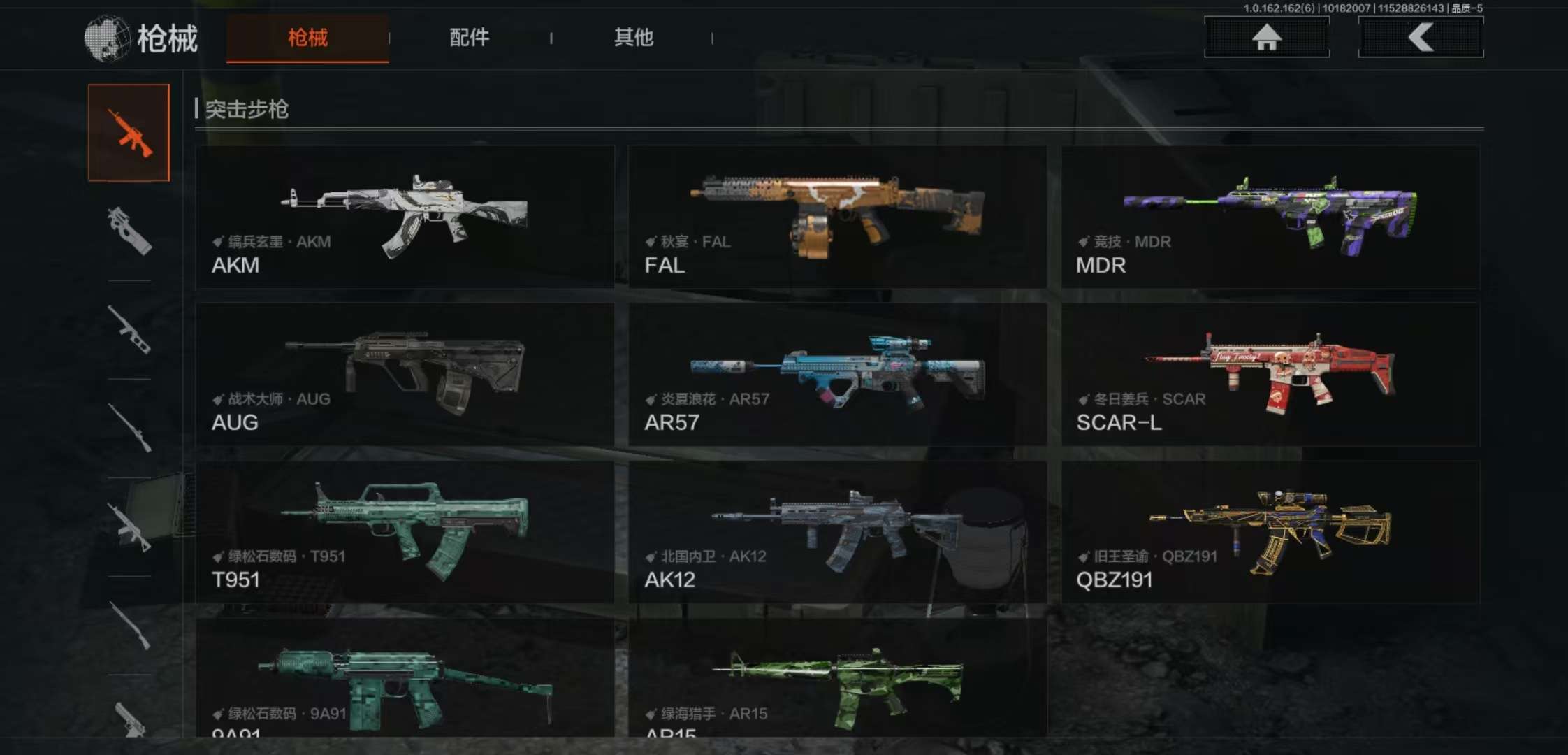Choose the 9A91 weapon tile
The height and width of the screenshot is (755, 1568).
[405, 678]
